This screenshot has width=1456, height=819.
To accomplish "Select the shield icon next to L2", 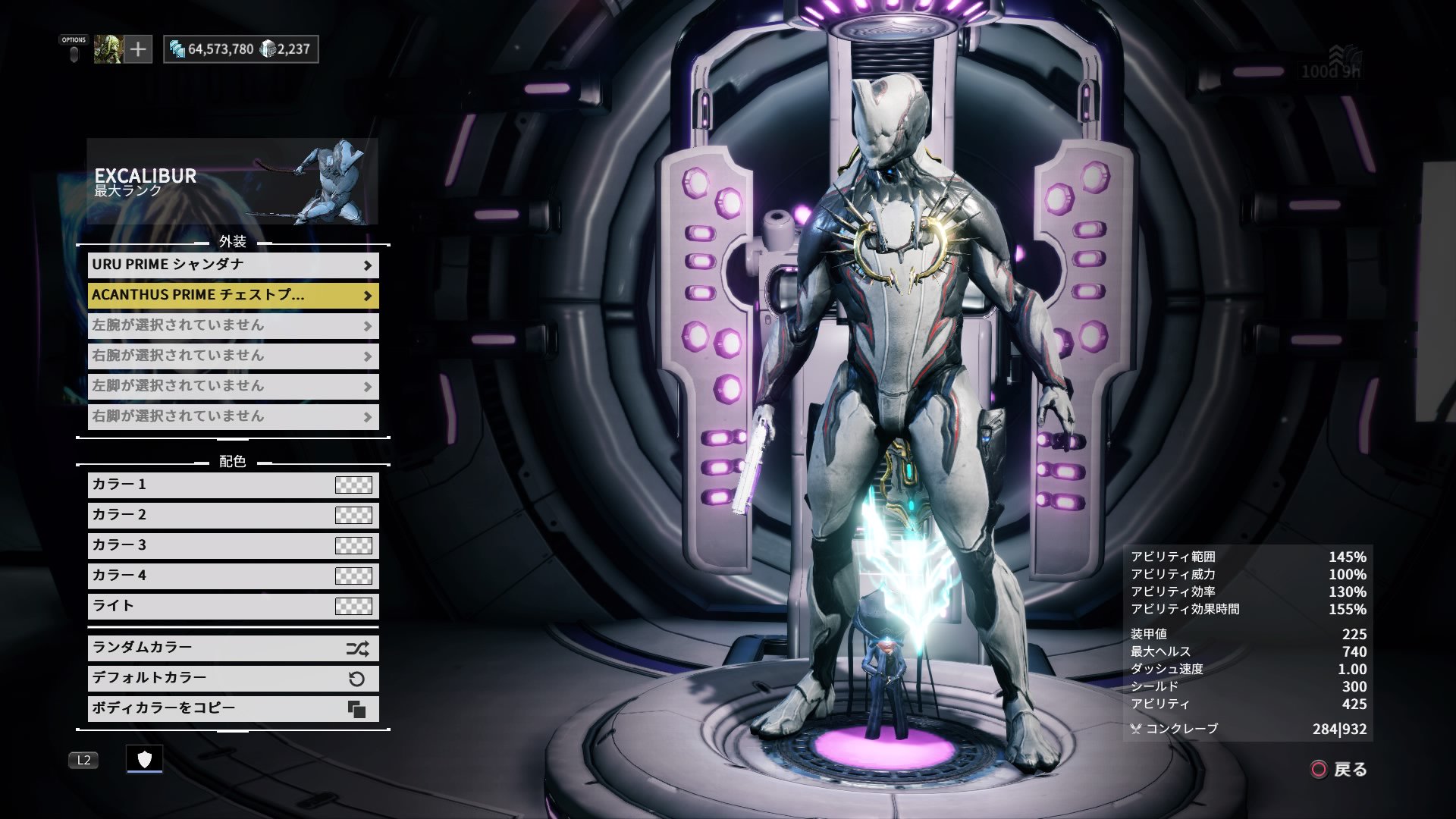I will [x=146, y=759].
